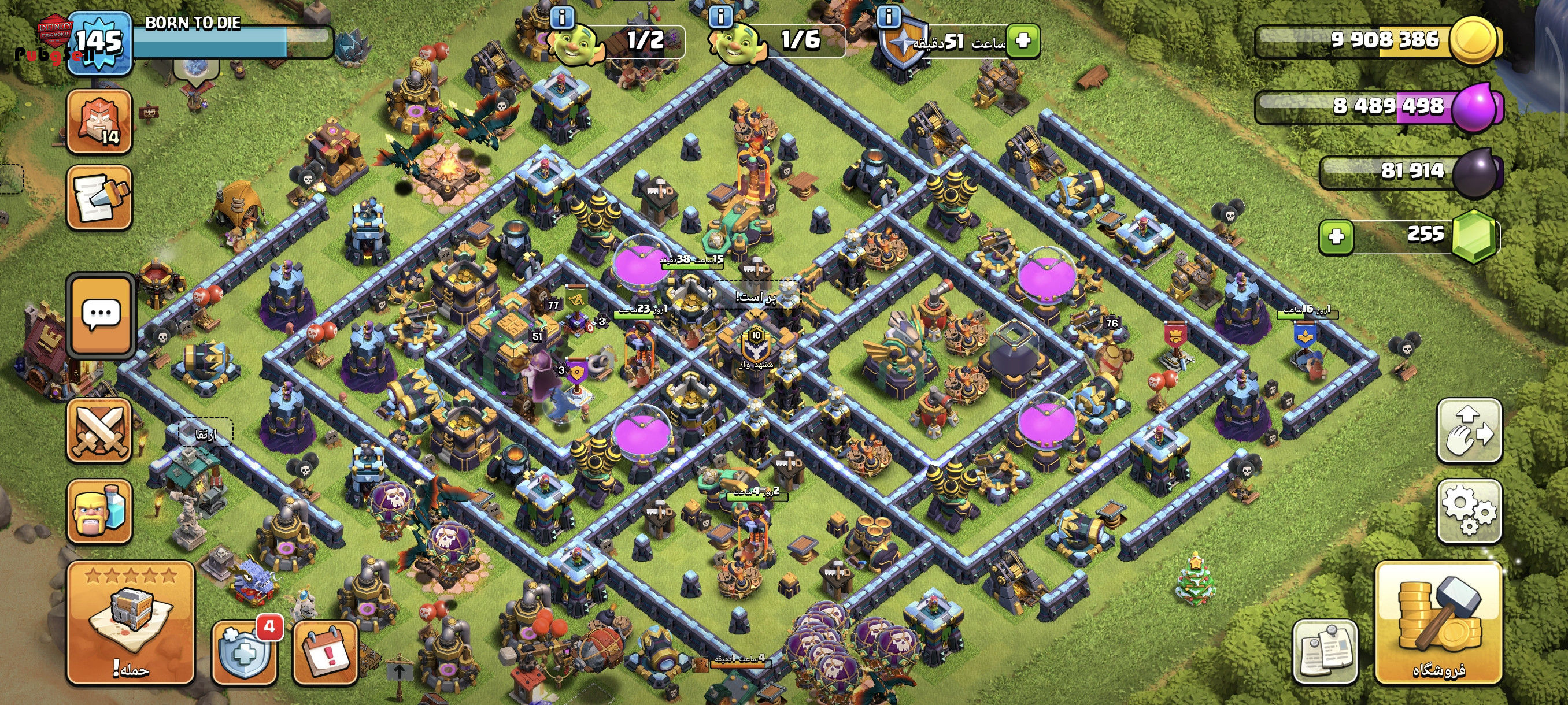Open the Shop with hammer and coins
1568x705 pixels.
tap(1438, 622)
